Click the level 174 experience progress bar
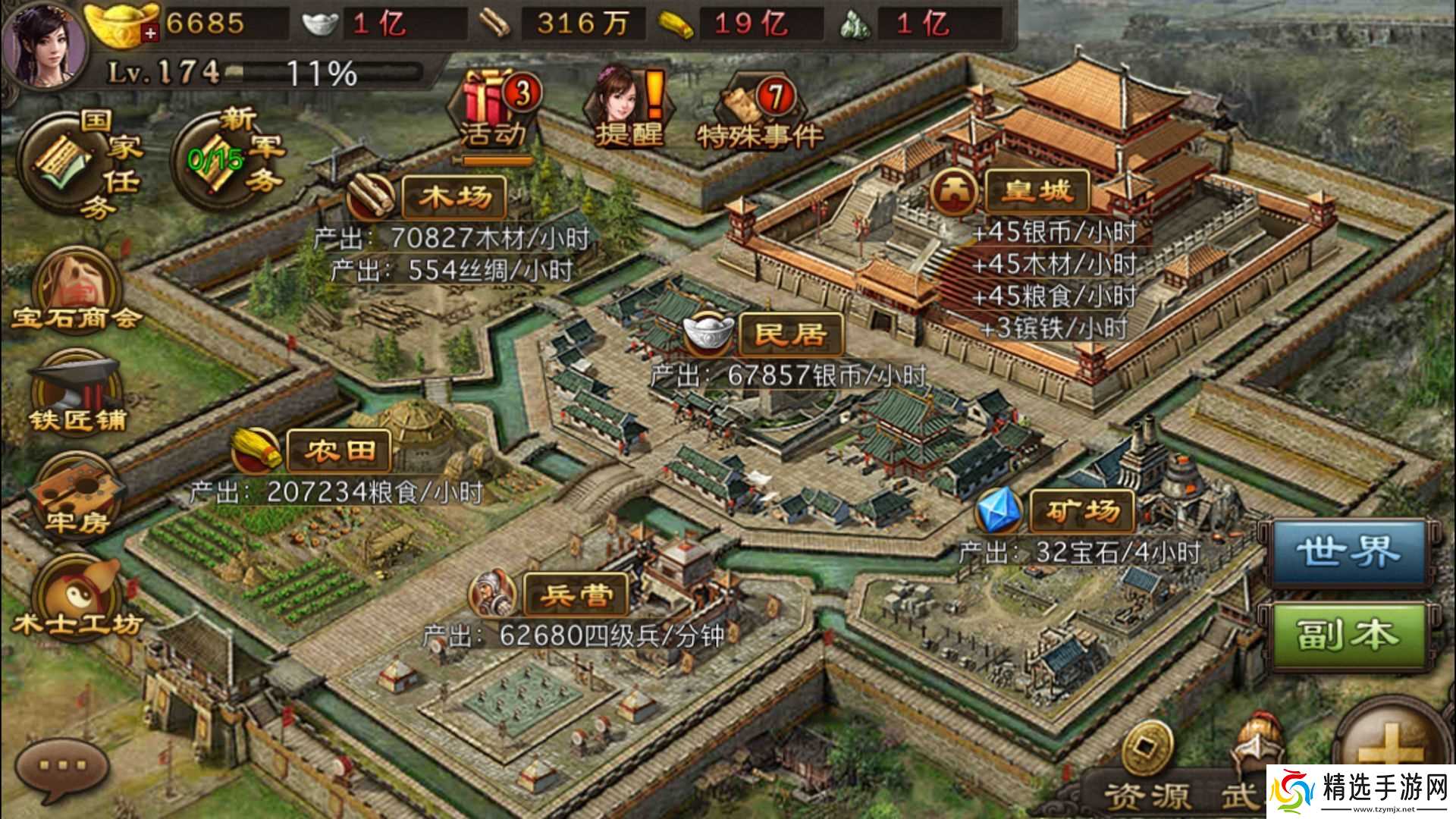The height and width of the screenshot is (819, 1456). click(x=250, y=72)
